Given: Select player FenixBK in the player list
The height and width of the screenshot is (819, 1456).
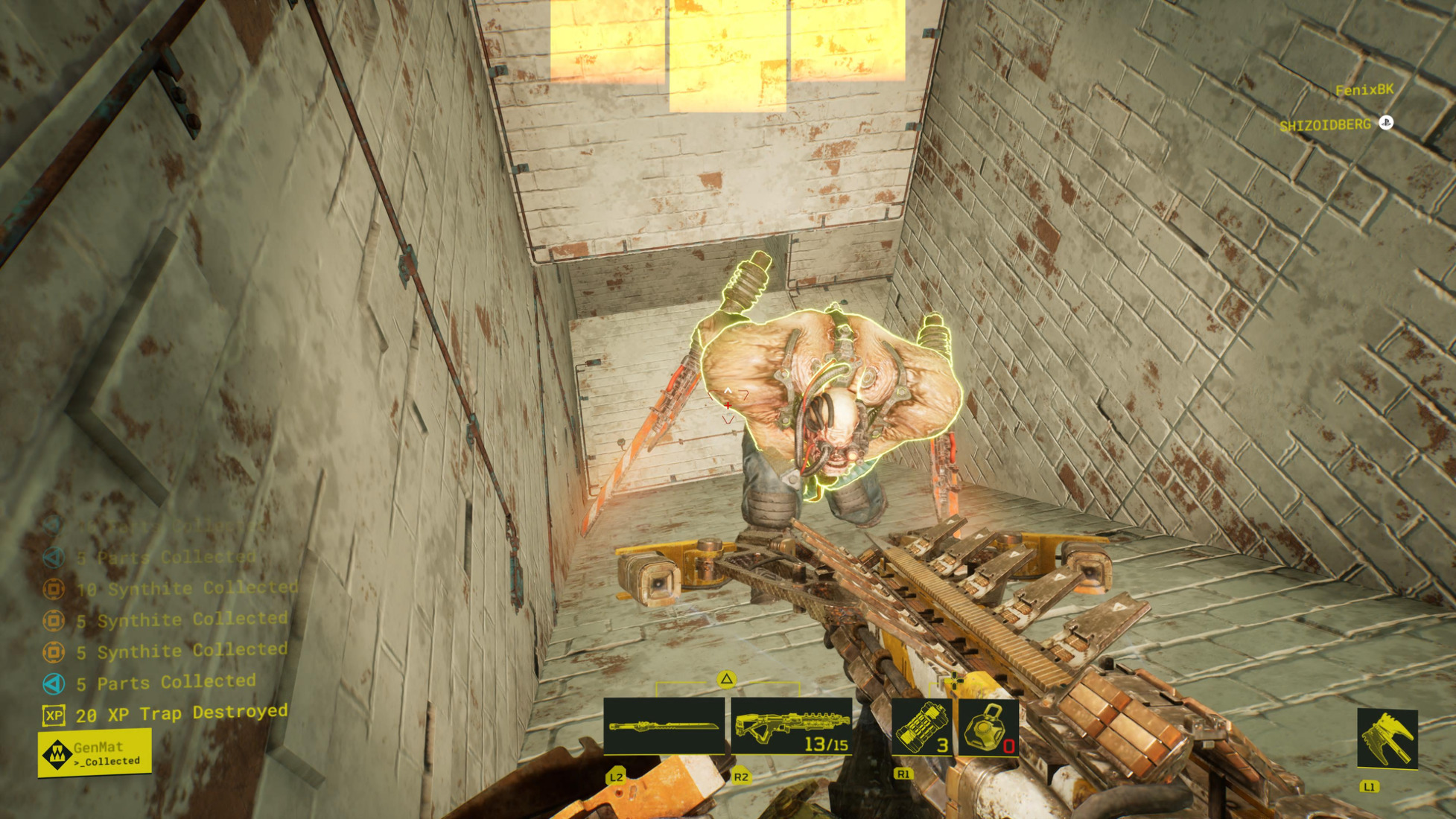Looking at the screenshot, I should point(1364,90).
